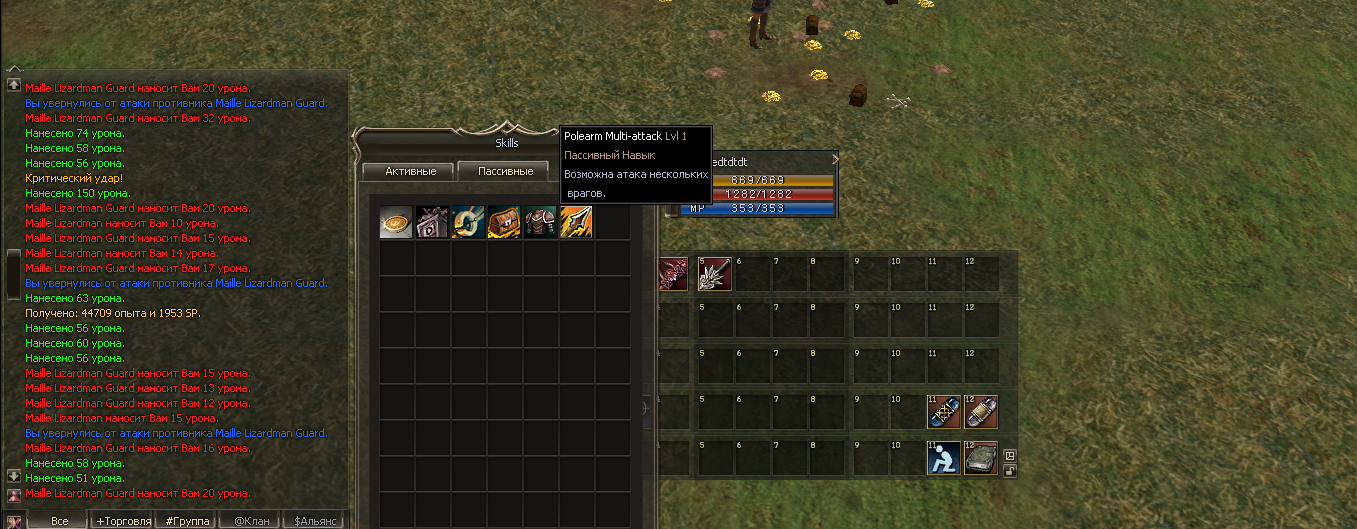Image resolution: width=1357 pixels, height=529 pixels.
Task: Select the $Альянс chat tab
Action: pos(314,521)
